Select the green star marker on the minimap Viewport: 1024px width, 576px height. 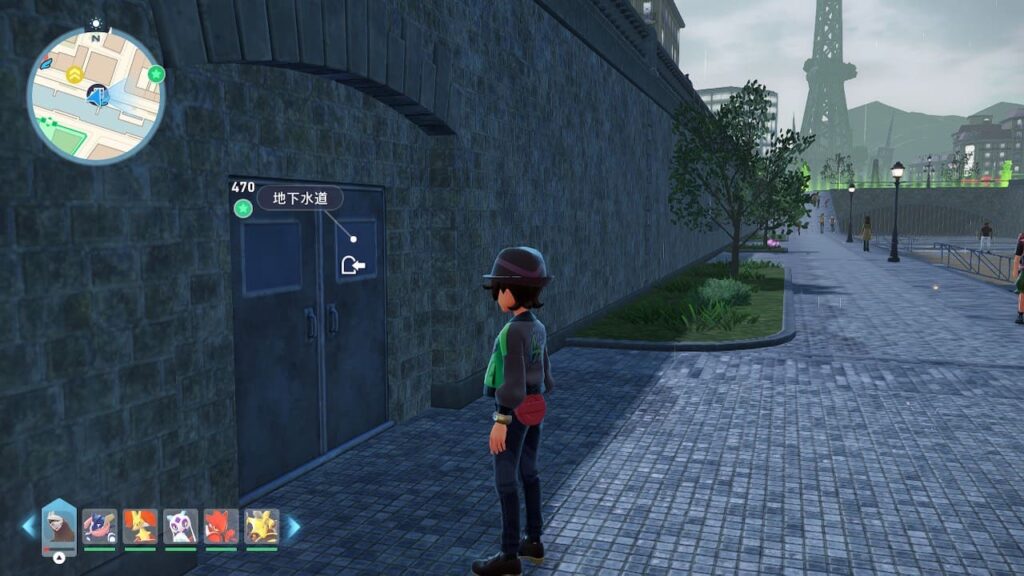click(156, 74)
